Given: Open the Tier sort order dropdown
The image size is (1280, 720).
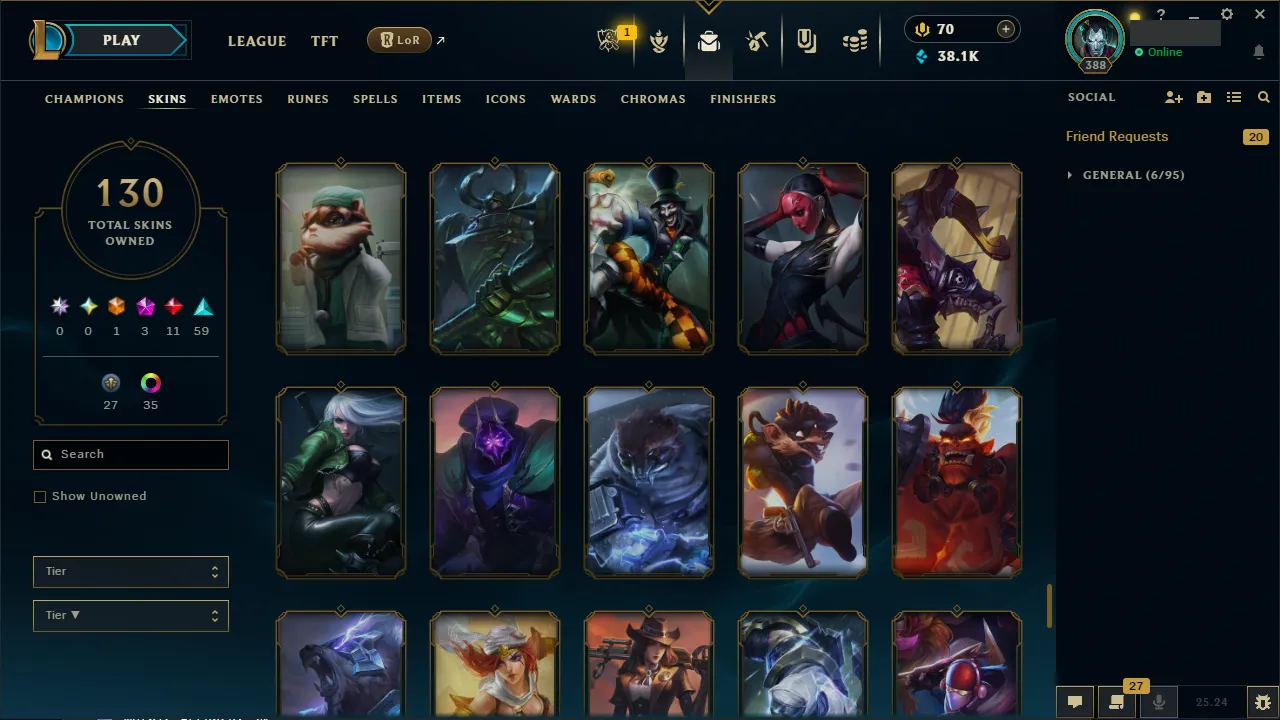Looking at the screenshot, I should pos(130,615).
